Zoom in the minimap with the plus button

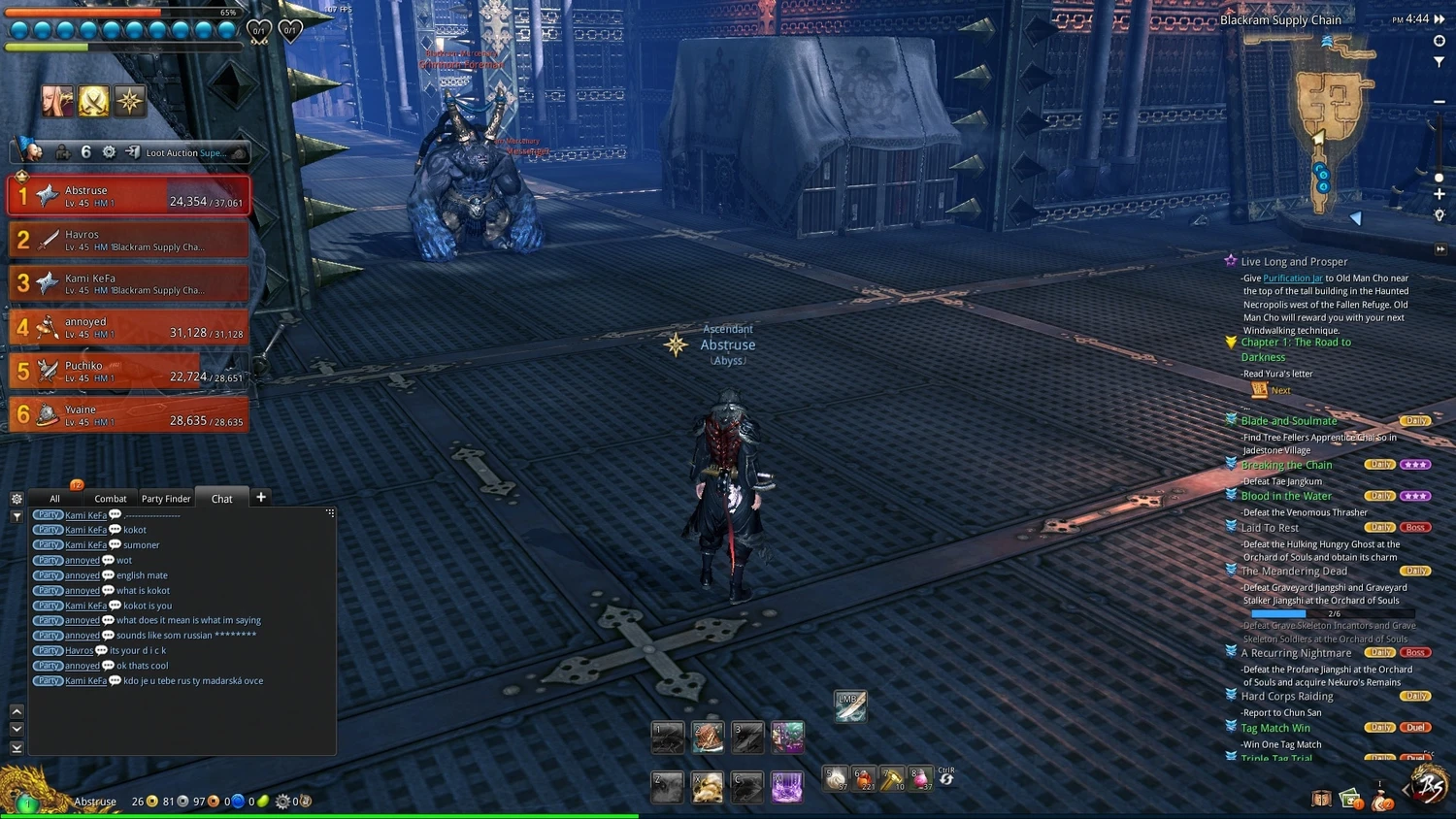[x=1439, y=195]
